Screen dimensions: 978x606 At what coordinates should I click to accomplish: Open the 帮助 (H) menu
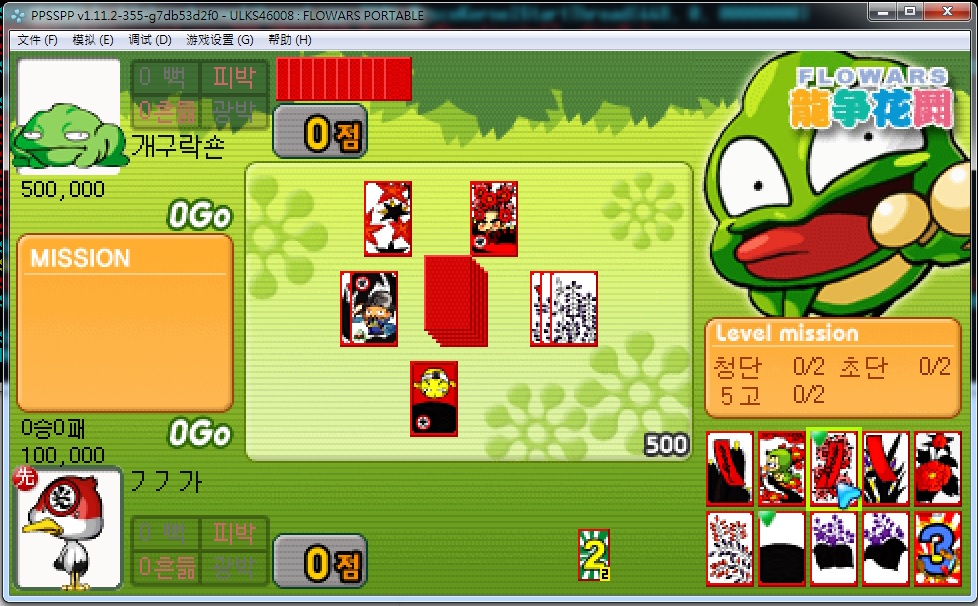290,40
